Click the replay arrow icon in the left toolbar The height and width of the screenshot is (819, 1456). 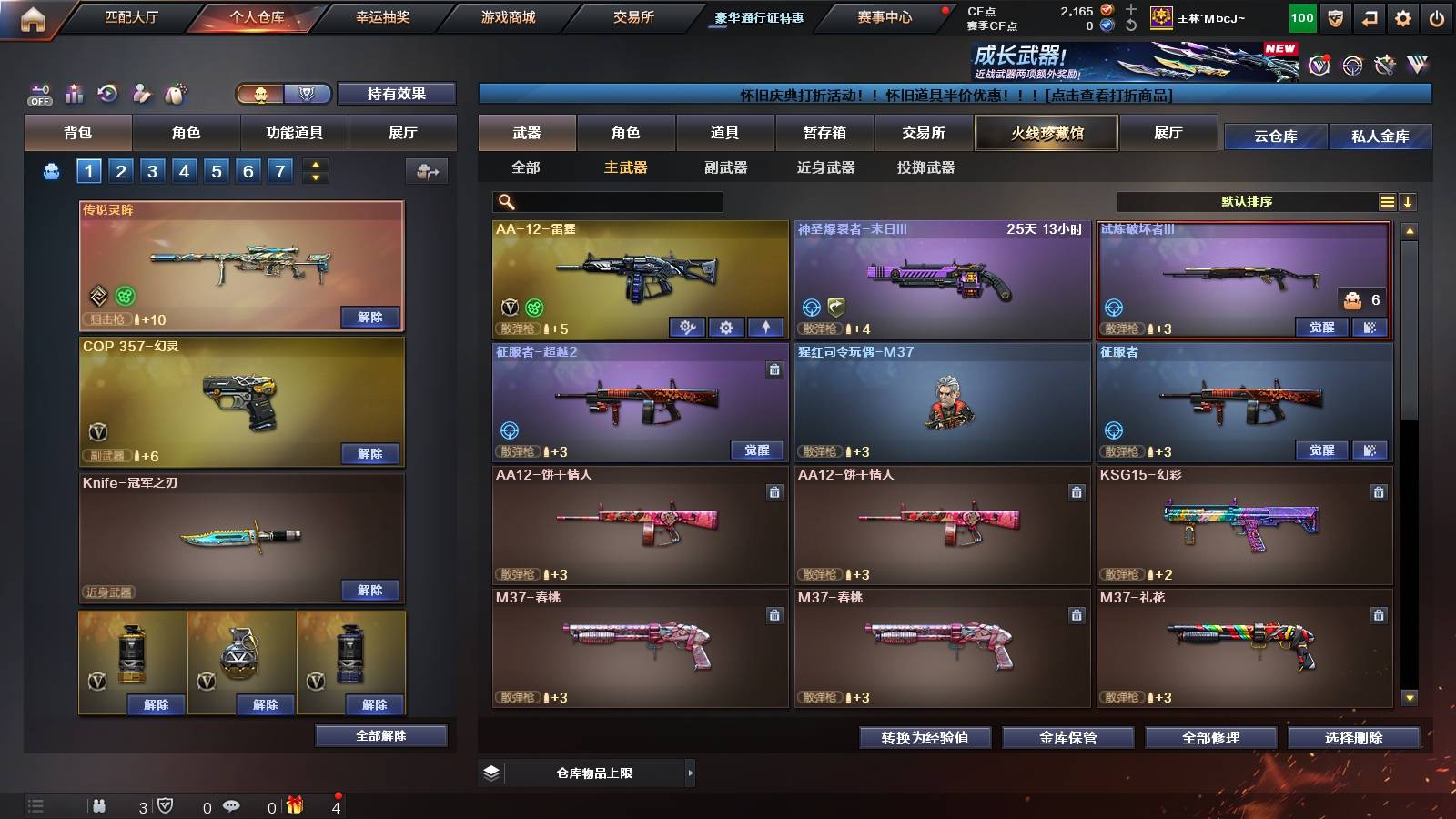click(106, 94)
